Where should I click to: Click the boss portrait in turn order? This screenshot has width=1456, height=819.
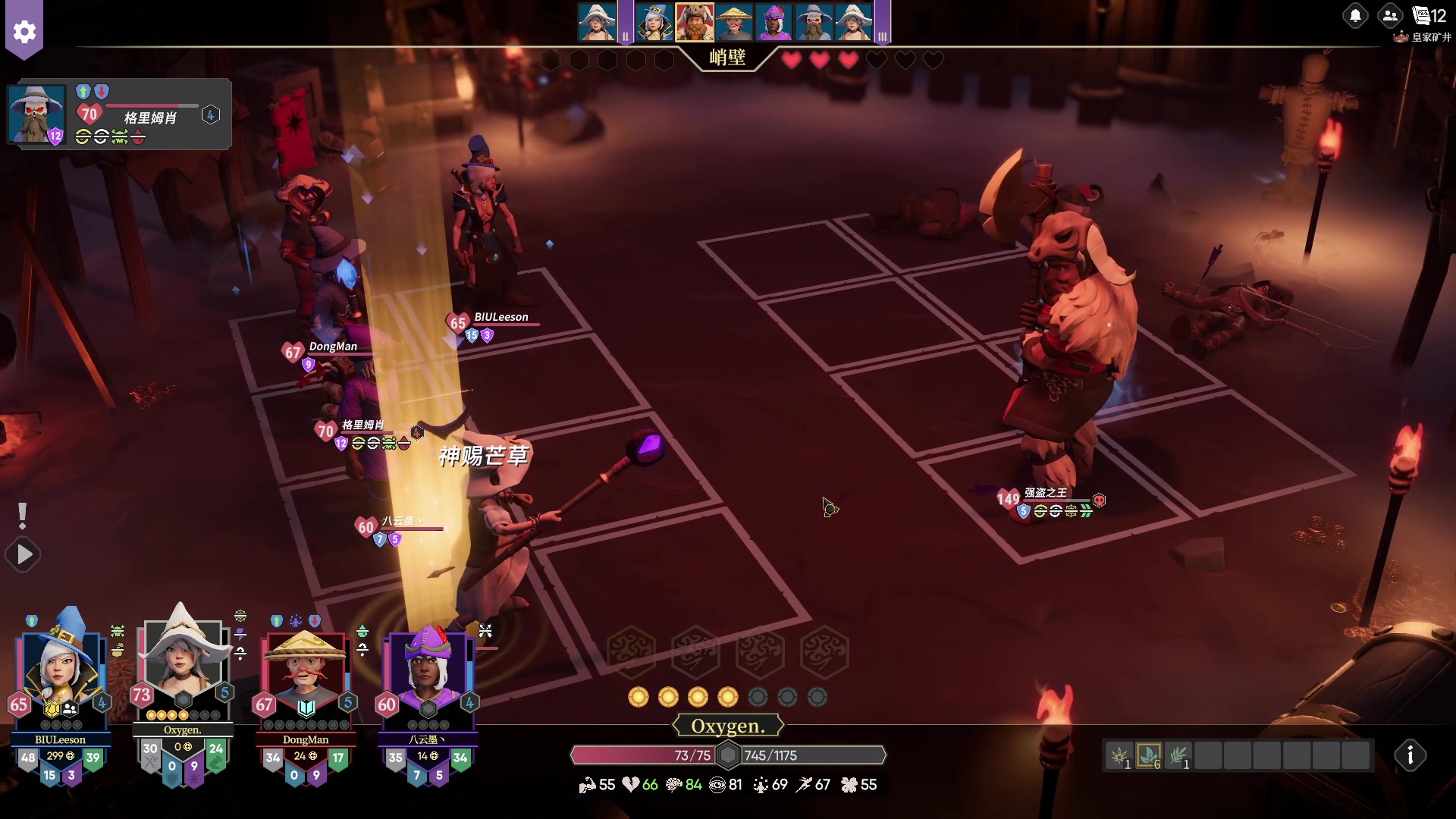pyautogui.click(x=694, y=22)
